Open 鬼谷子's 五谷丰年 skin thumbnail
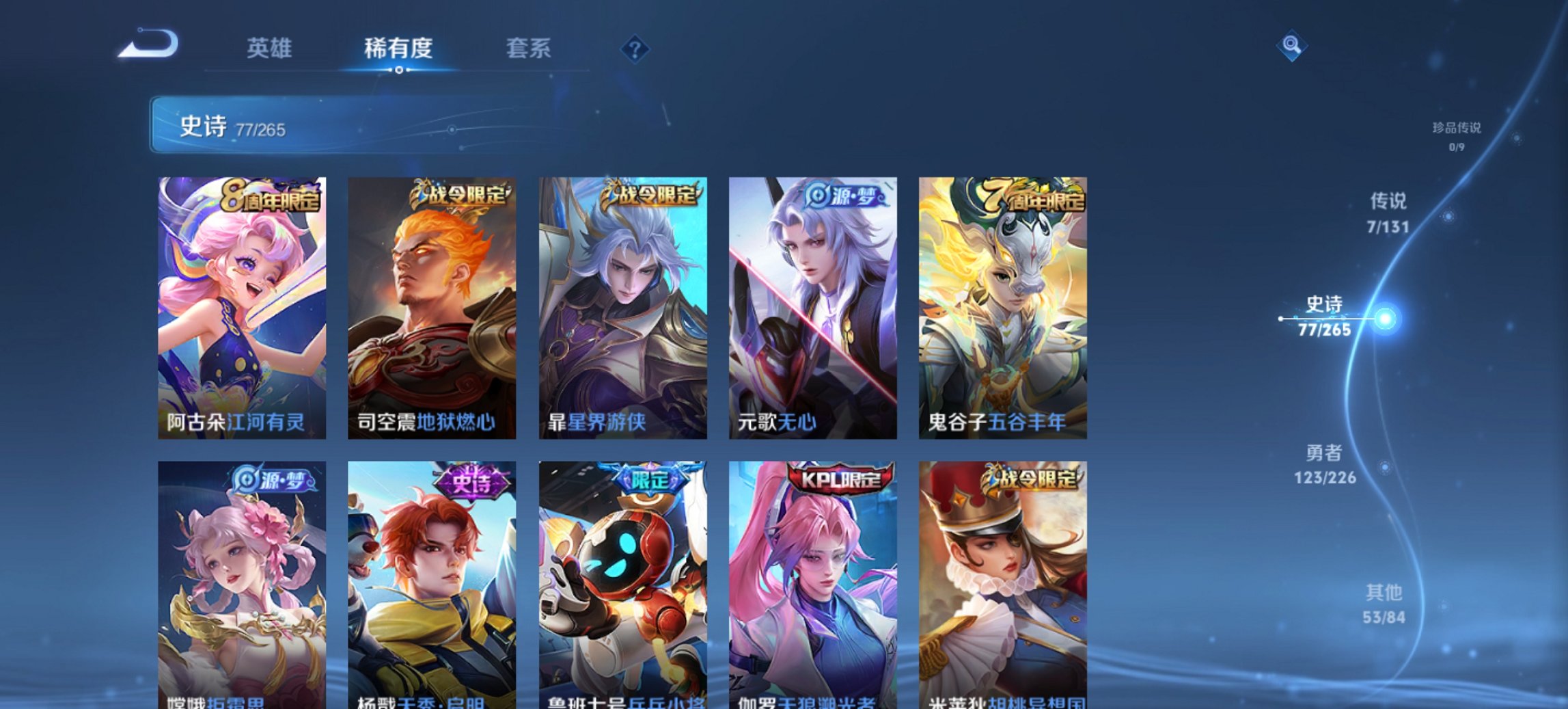The image size is (1568, 709). click(x=1004, y=308)
